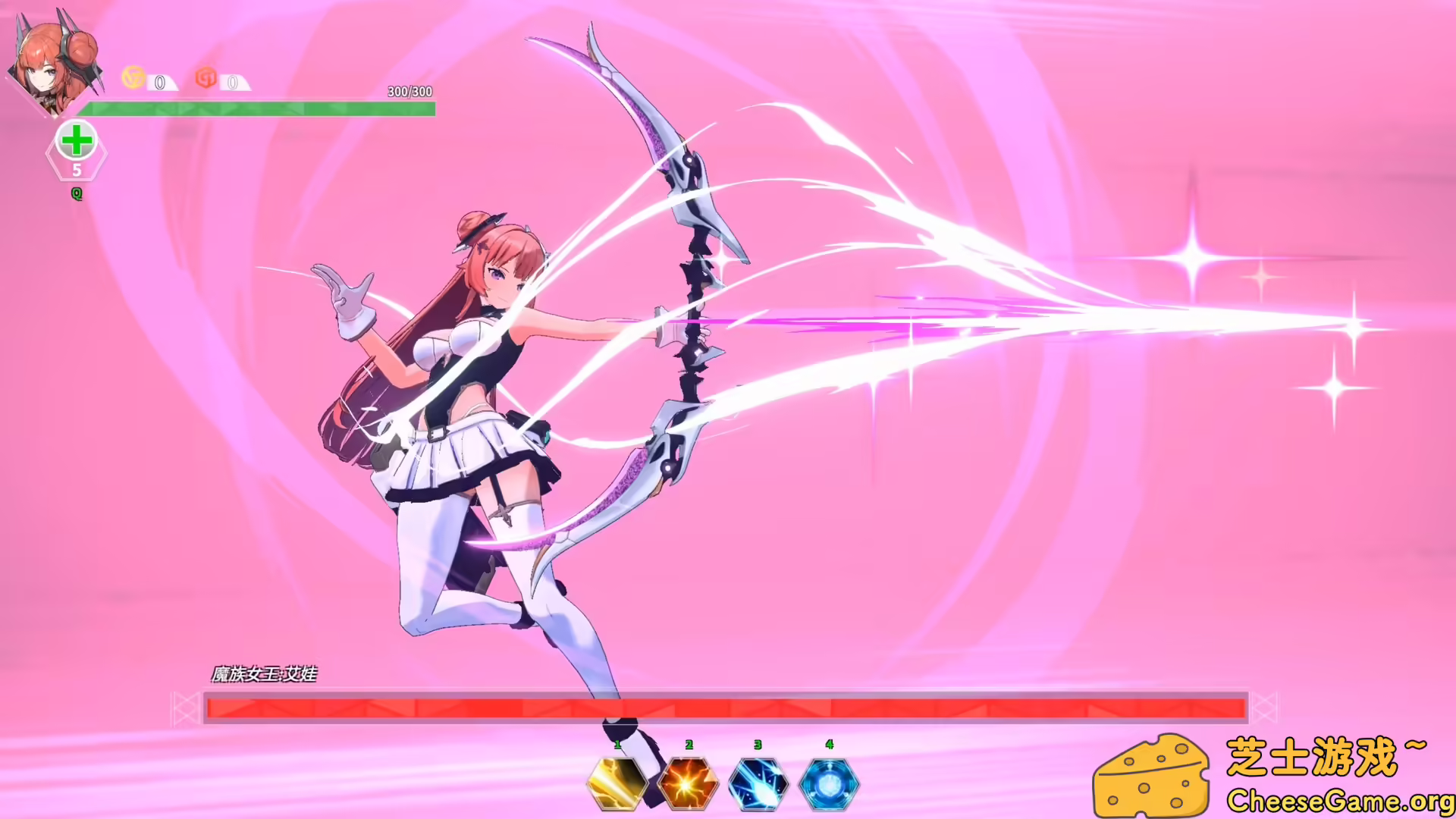Click the yellow coin currency icon

tap(133, 77)
